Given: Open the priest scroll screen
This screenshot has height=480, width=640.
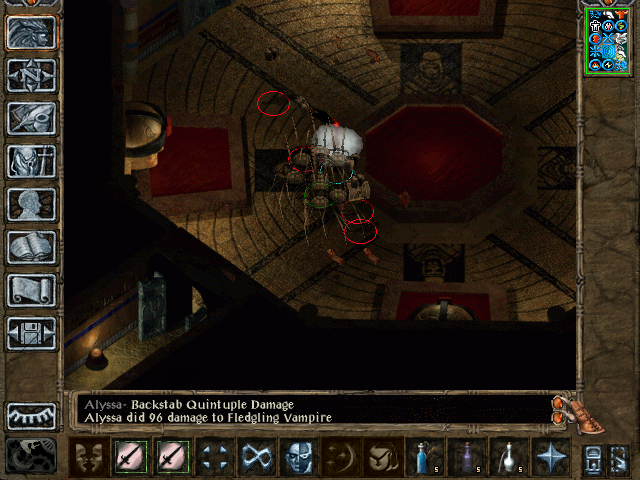Looking at the screenshot, I should (32, 290).
